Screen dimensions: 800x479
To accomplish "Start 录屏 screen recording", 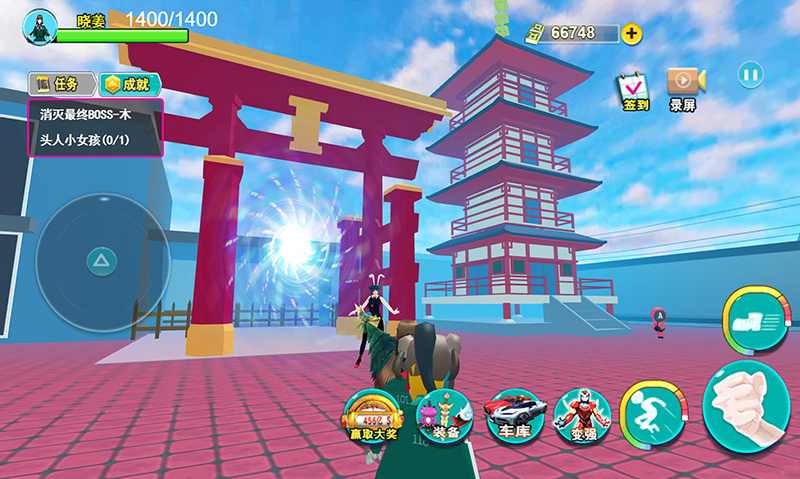I will [x=685, y=88].
